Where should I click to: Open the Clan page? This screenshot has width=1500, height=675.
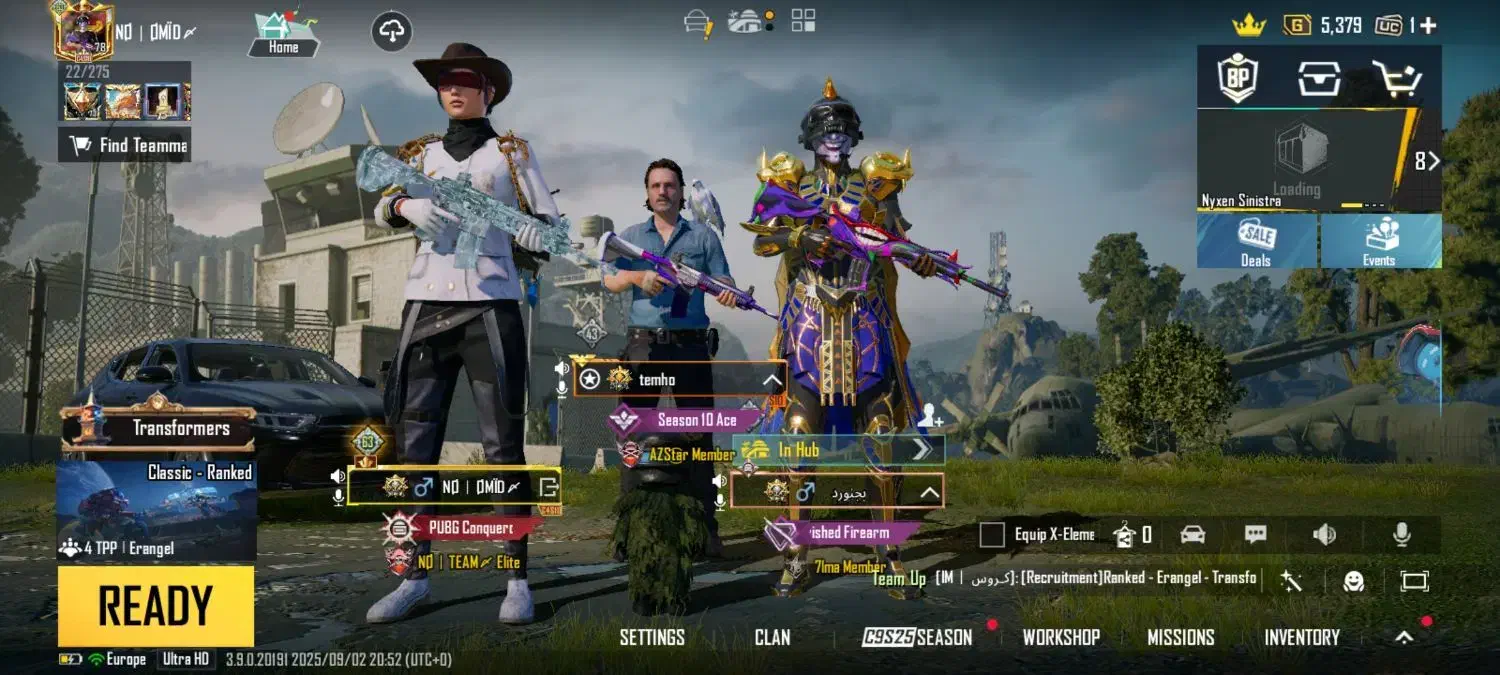coord(772,637)
